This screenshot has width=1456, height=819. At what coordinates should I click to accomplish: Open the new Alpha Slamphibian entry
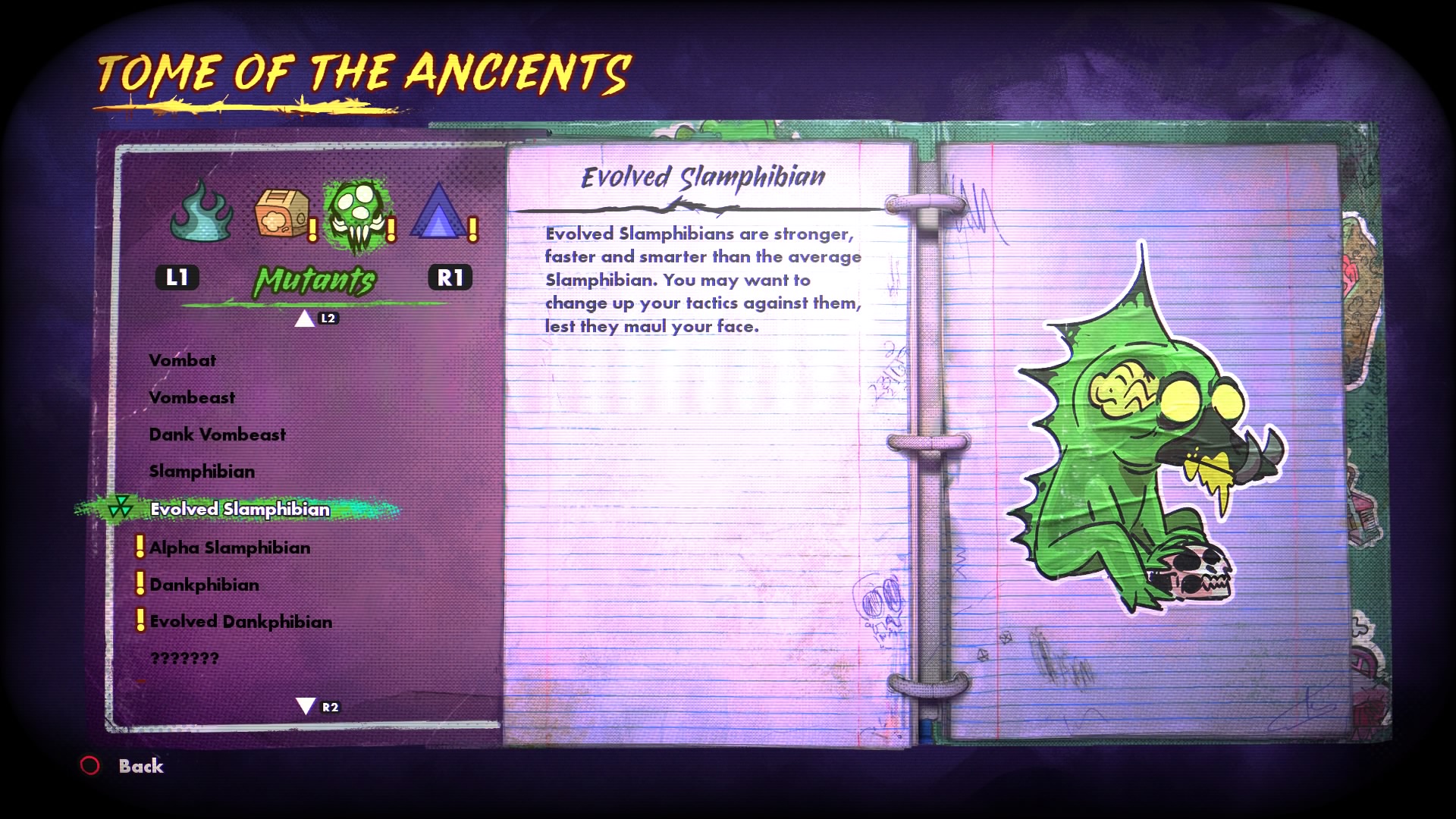[230, 548]
